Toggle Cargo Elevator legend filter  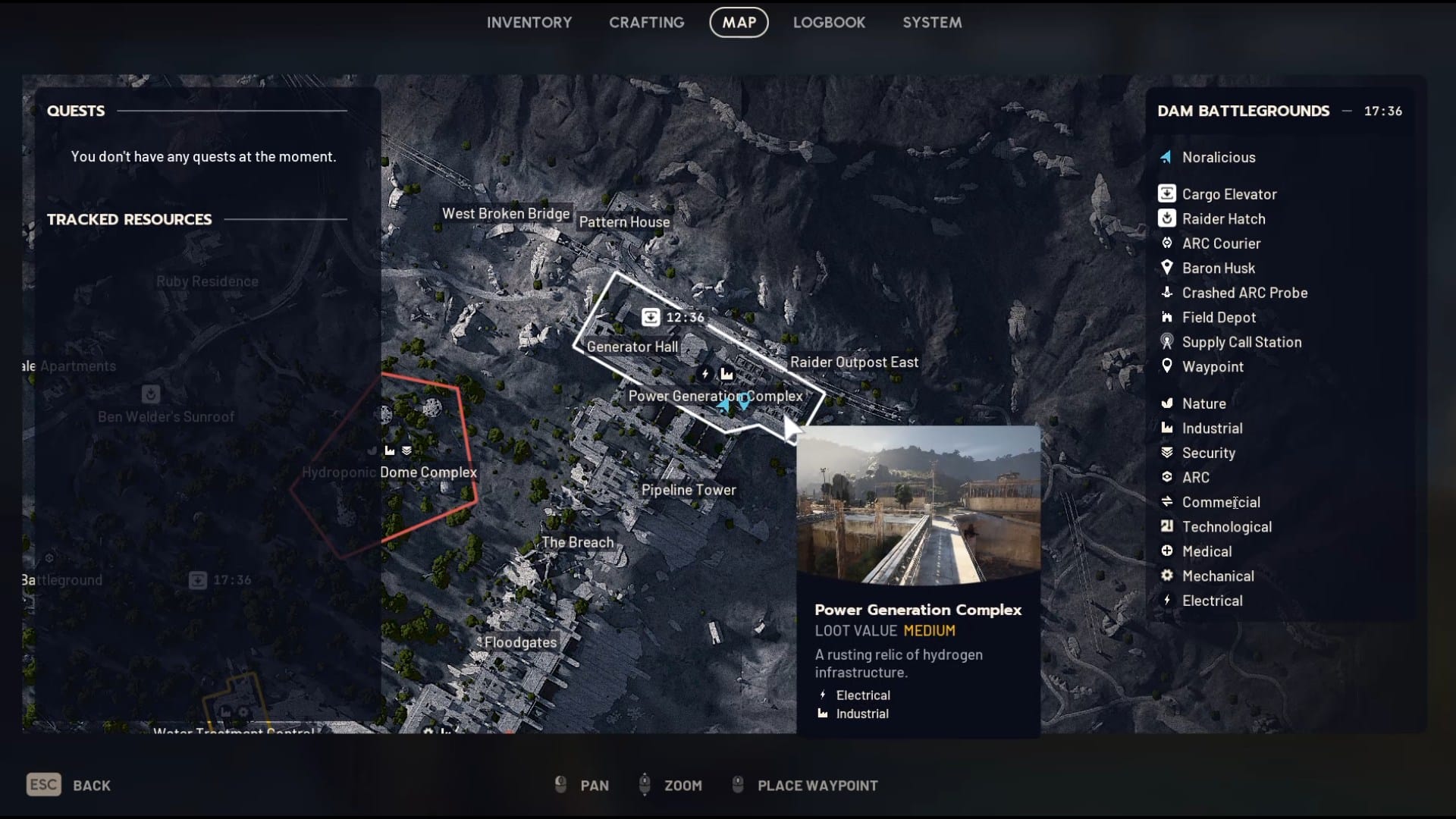click(1228, 194)
